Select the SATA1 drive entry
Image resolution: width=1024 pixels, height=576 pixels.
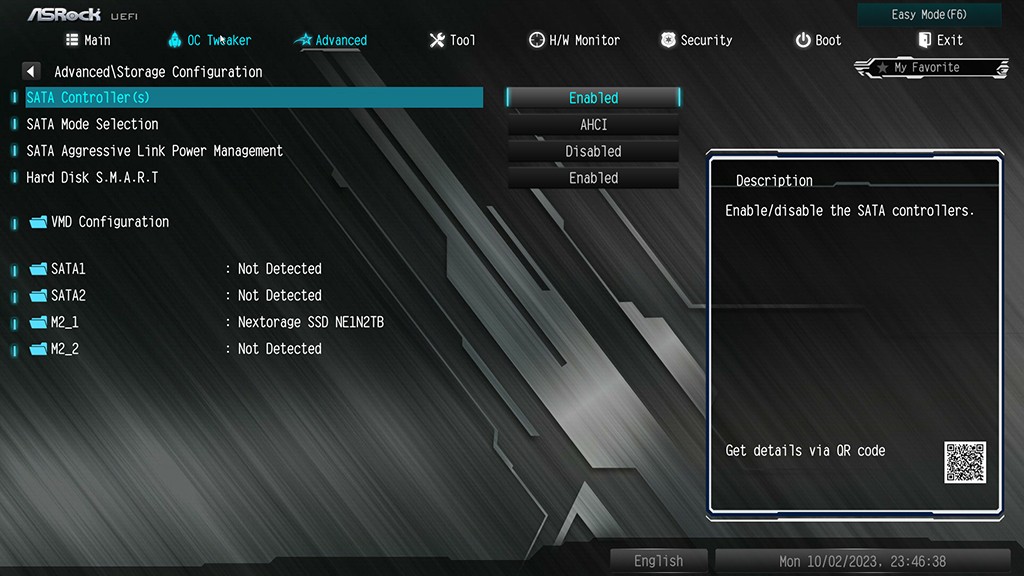coord(68,269)
